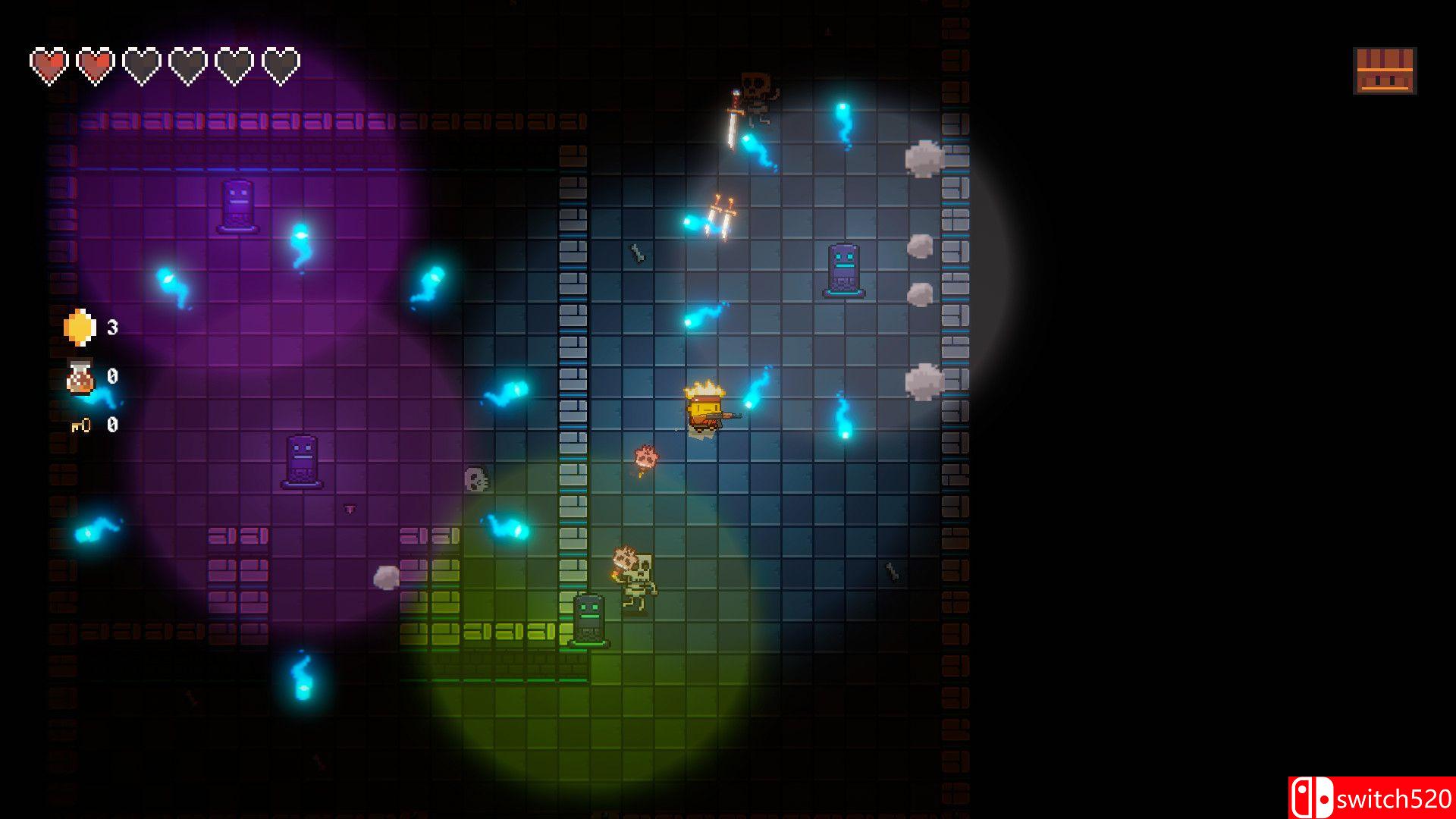
Task: Select the gold coin counter icon
Action: pyautogui.click(x=80, y=328)
